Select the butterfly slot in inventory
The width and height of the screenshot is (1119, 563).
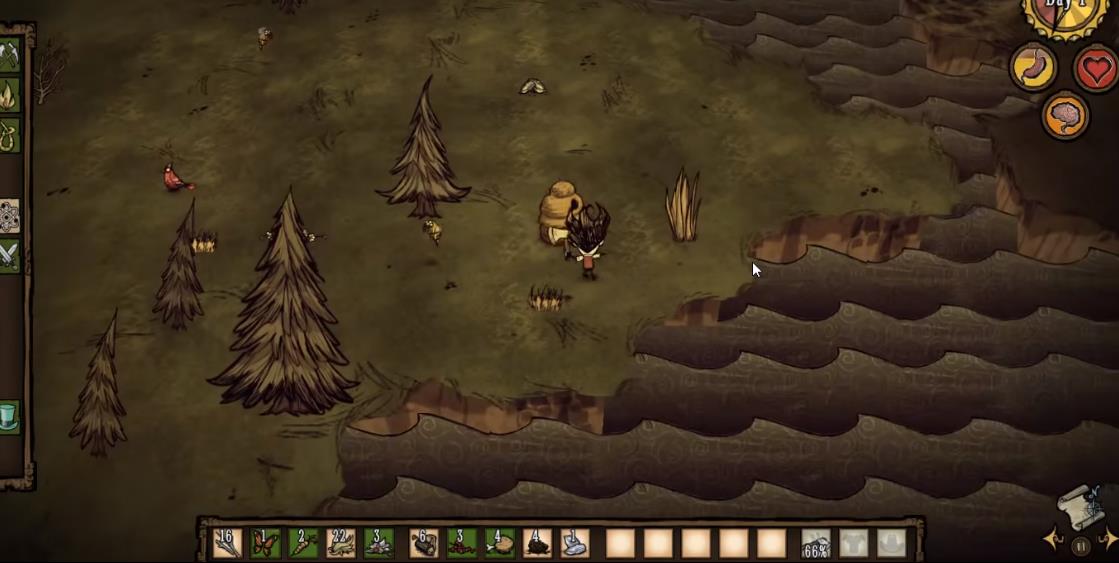pyautogui.click(x=265, y=543)
